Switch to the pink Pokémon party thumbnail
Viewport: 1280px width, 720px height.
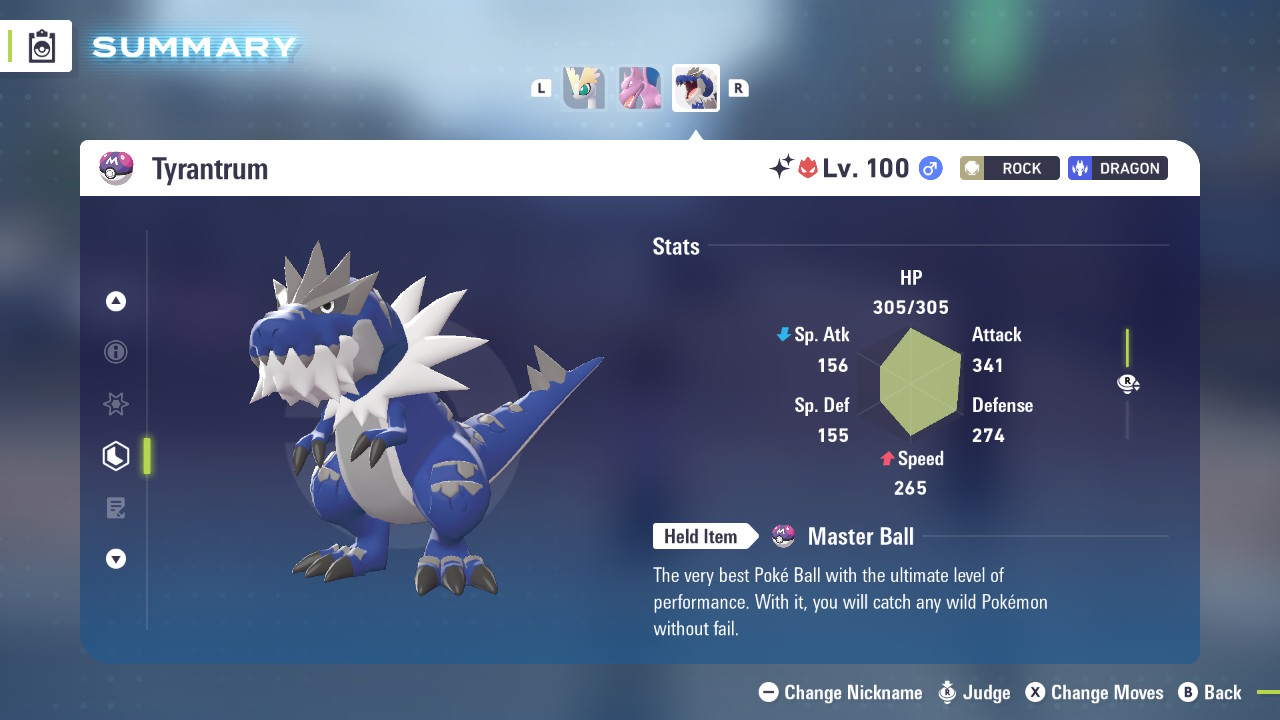coord(640,88)
